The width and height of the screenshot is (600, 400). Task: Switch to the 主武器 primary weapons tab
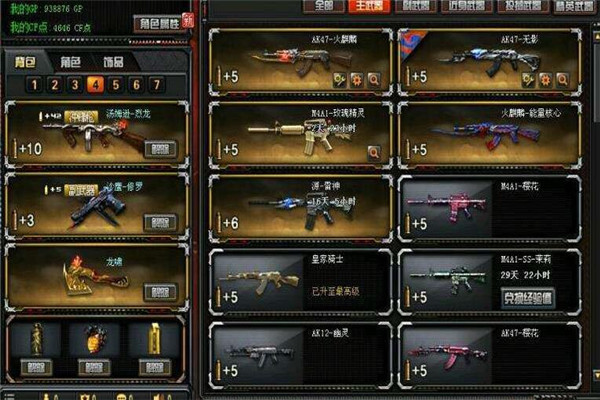coord(367,6)
